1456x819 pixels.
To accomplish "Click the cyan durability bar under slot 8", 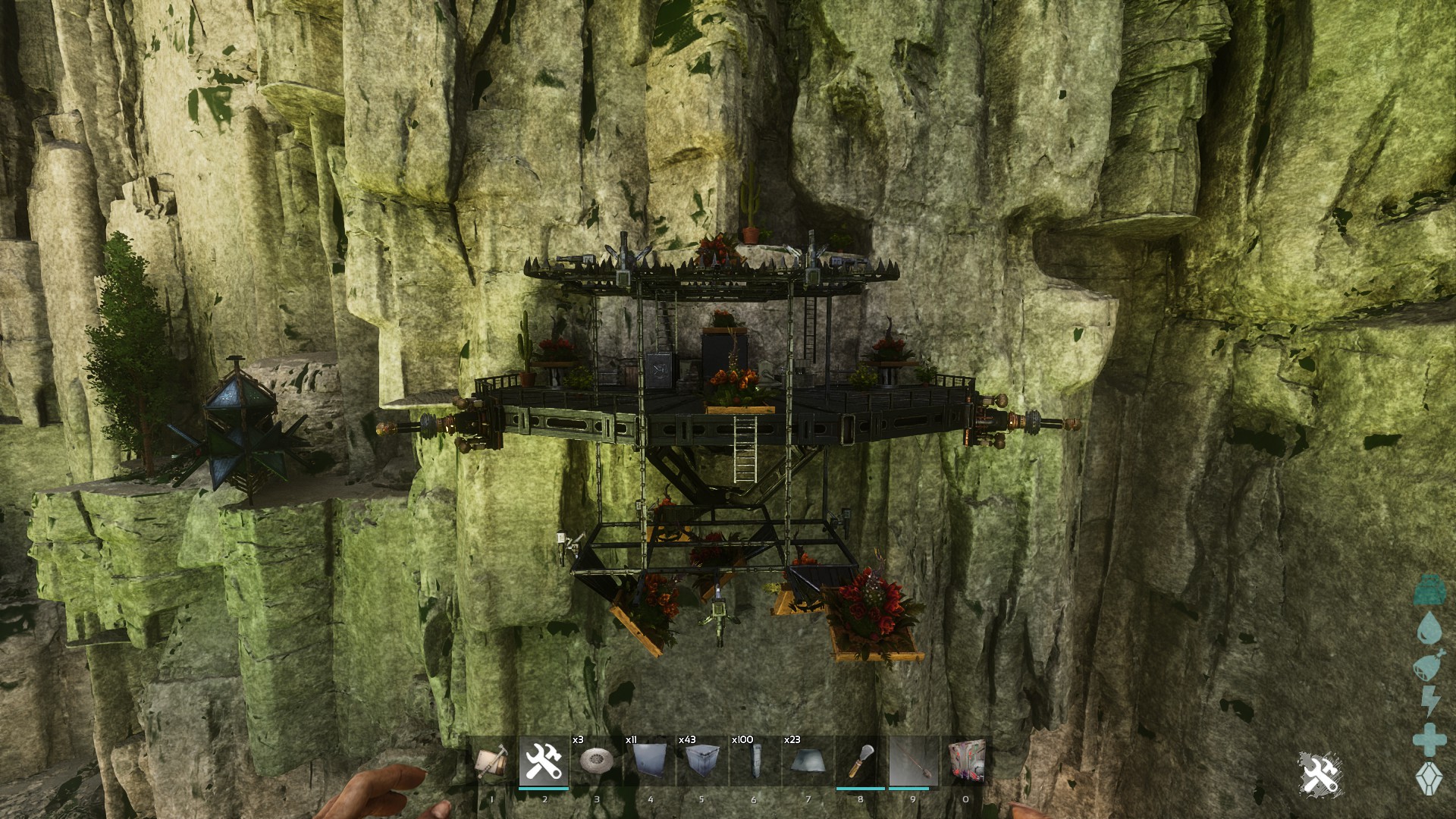I will (860, 788).
